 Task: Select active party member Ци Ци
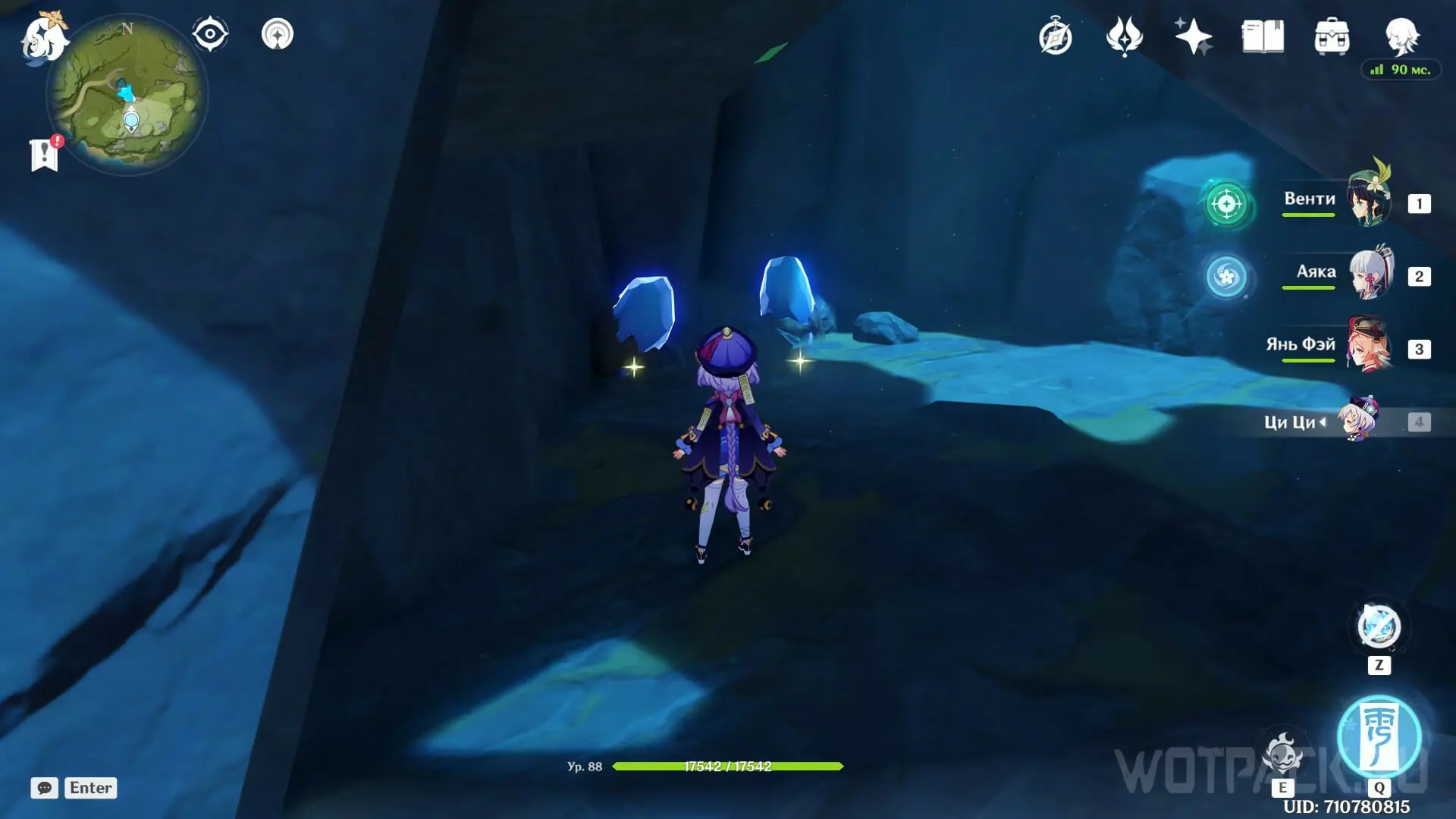click(1359, 419)
